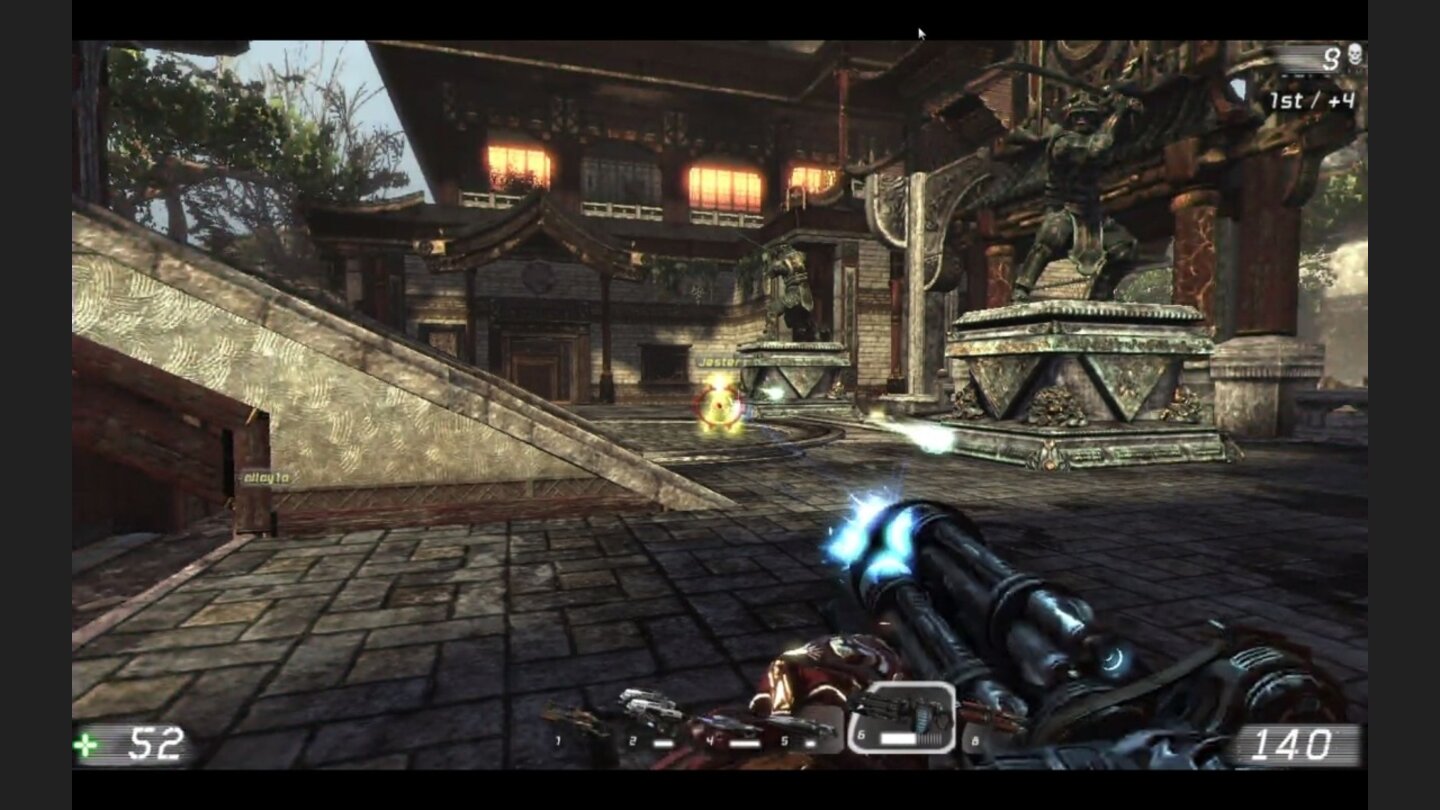1440x810 pixels.
Task: Click the skull kill counter icon
Action: 1354,55
